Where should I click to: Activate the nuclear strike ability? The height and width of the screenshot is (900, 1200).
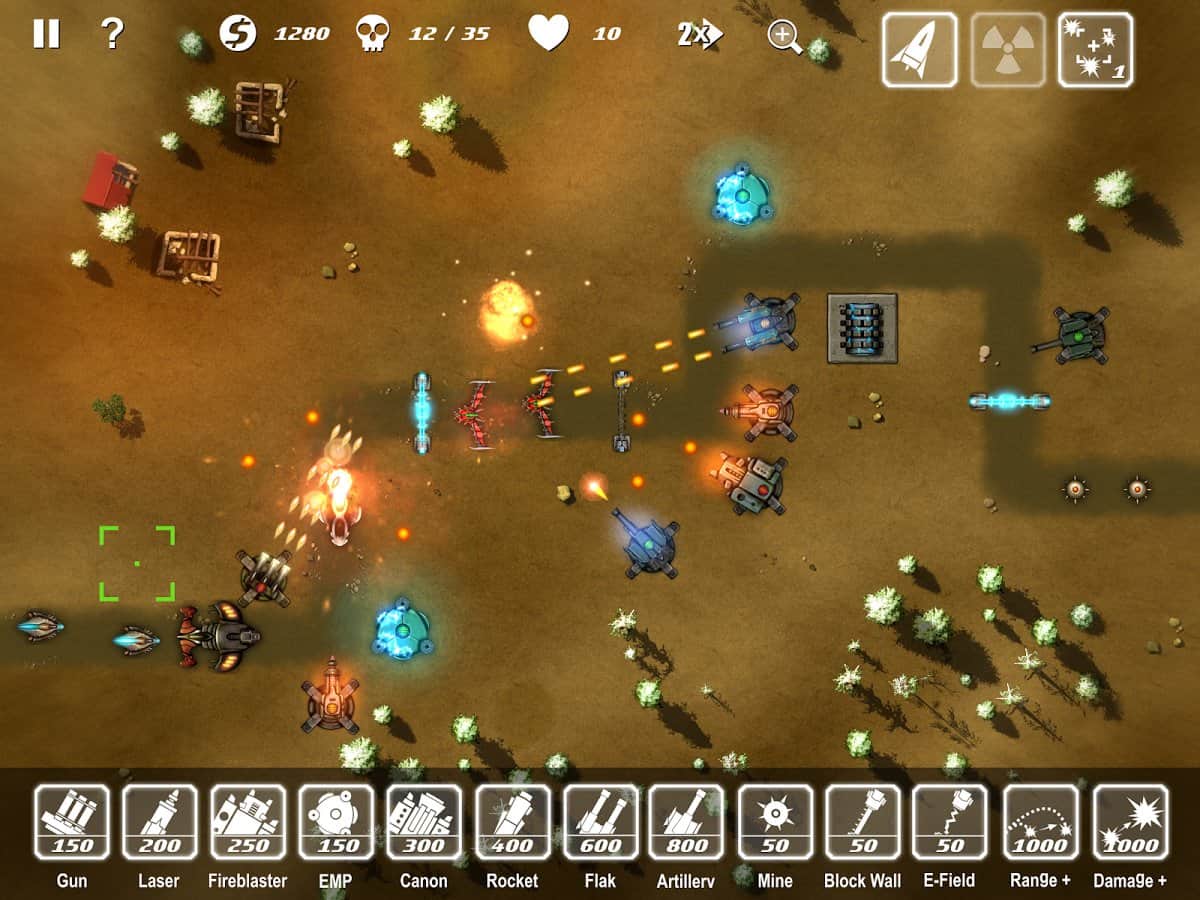[1008, 50]
